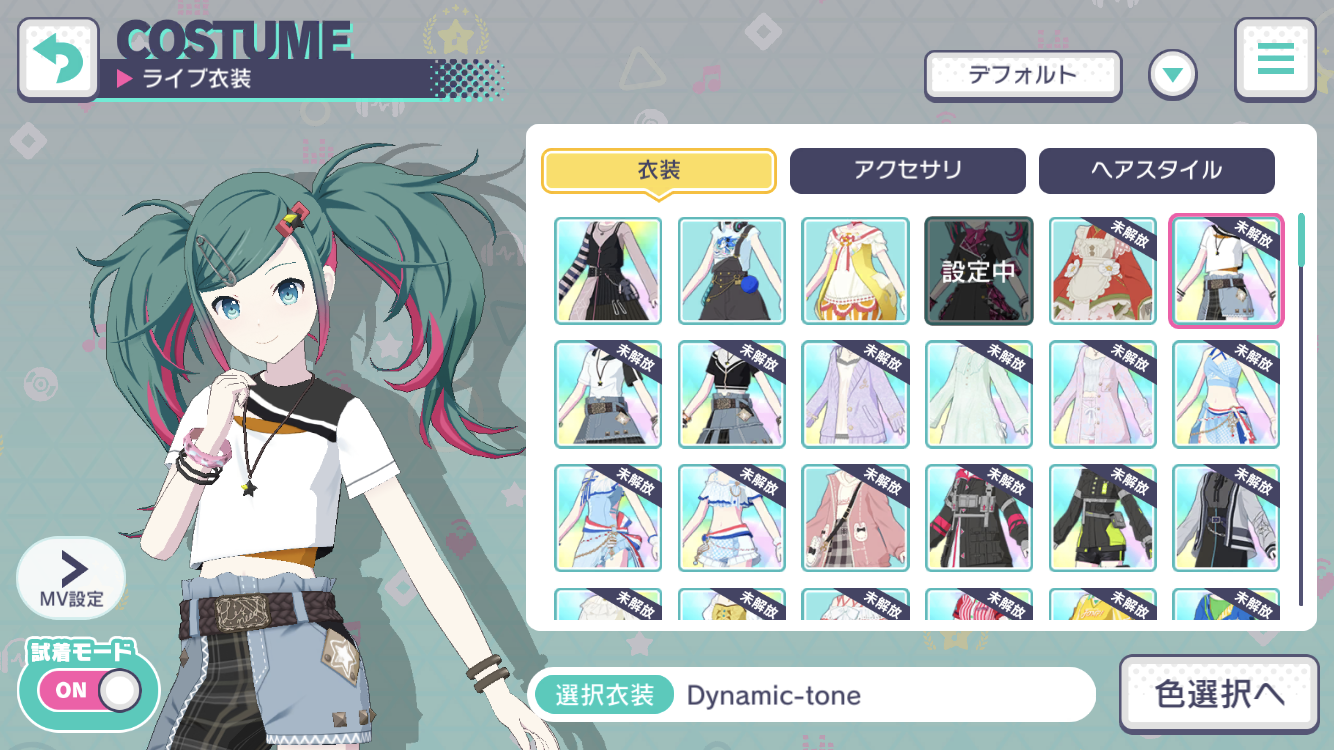The width and height of the screenshot is (1334, 750).
Task: Toggle the sort order arrow button
Action: click(1172, 75)
